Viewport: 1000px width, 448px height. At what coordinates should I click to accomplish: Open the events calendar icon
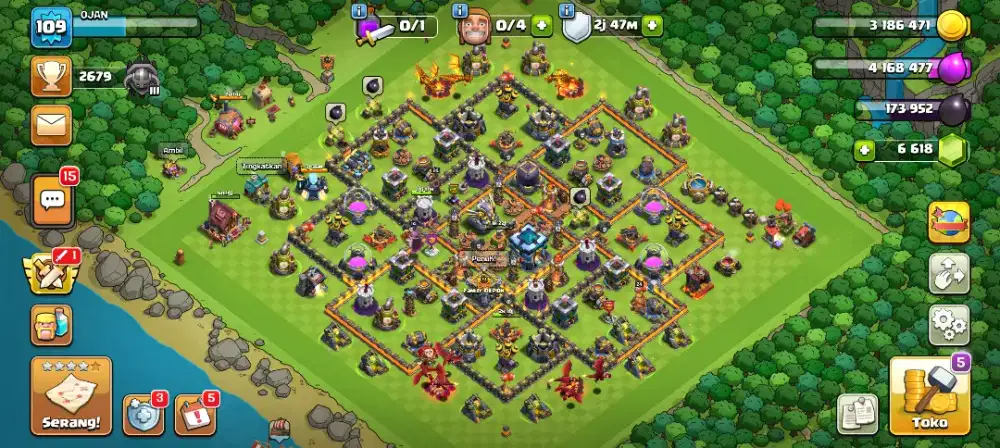click(195, 414)
